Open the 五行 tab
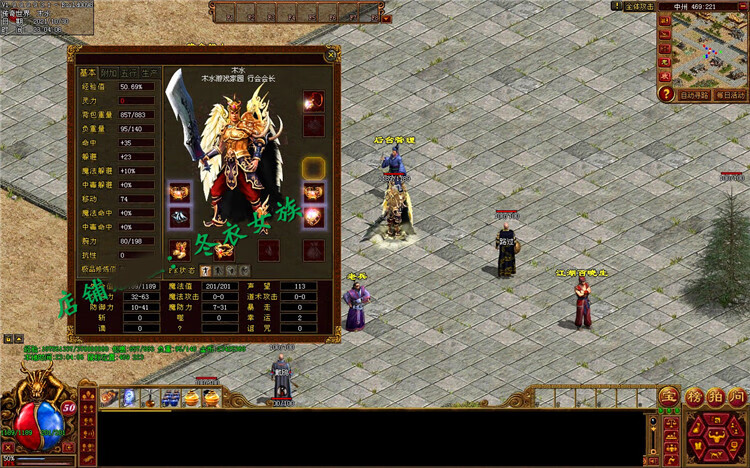 coord(129,73)
